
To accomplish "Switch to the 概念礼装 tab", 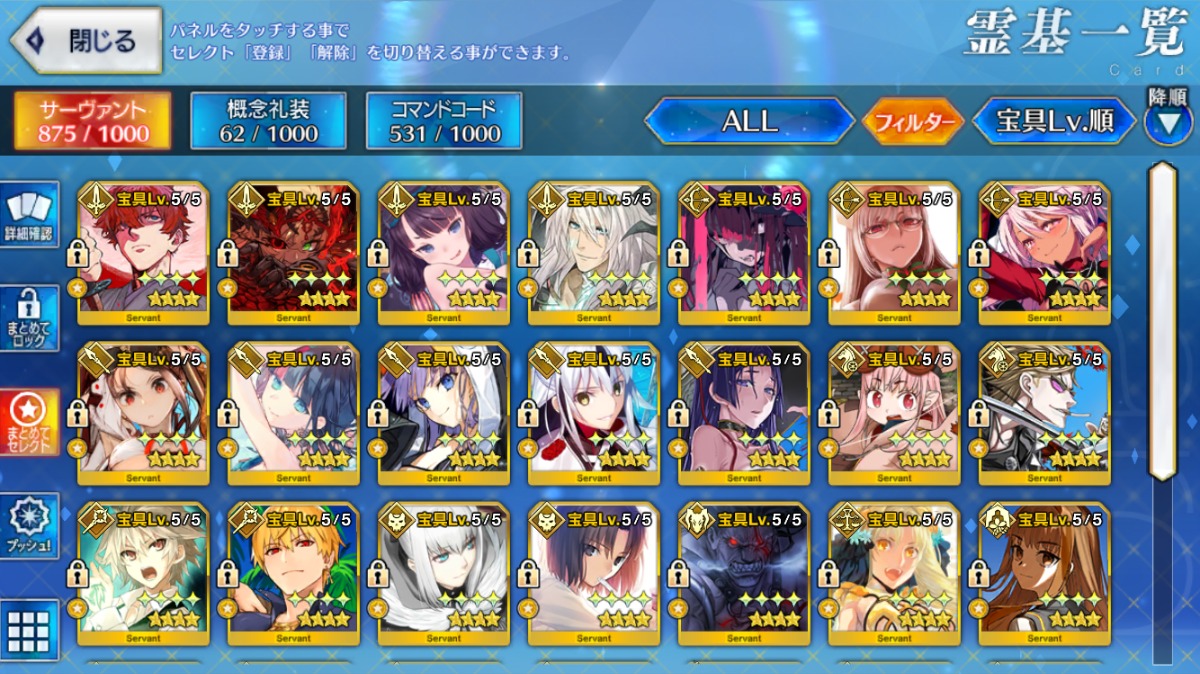I will [x=268, y=122].
